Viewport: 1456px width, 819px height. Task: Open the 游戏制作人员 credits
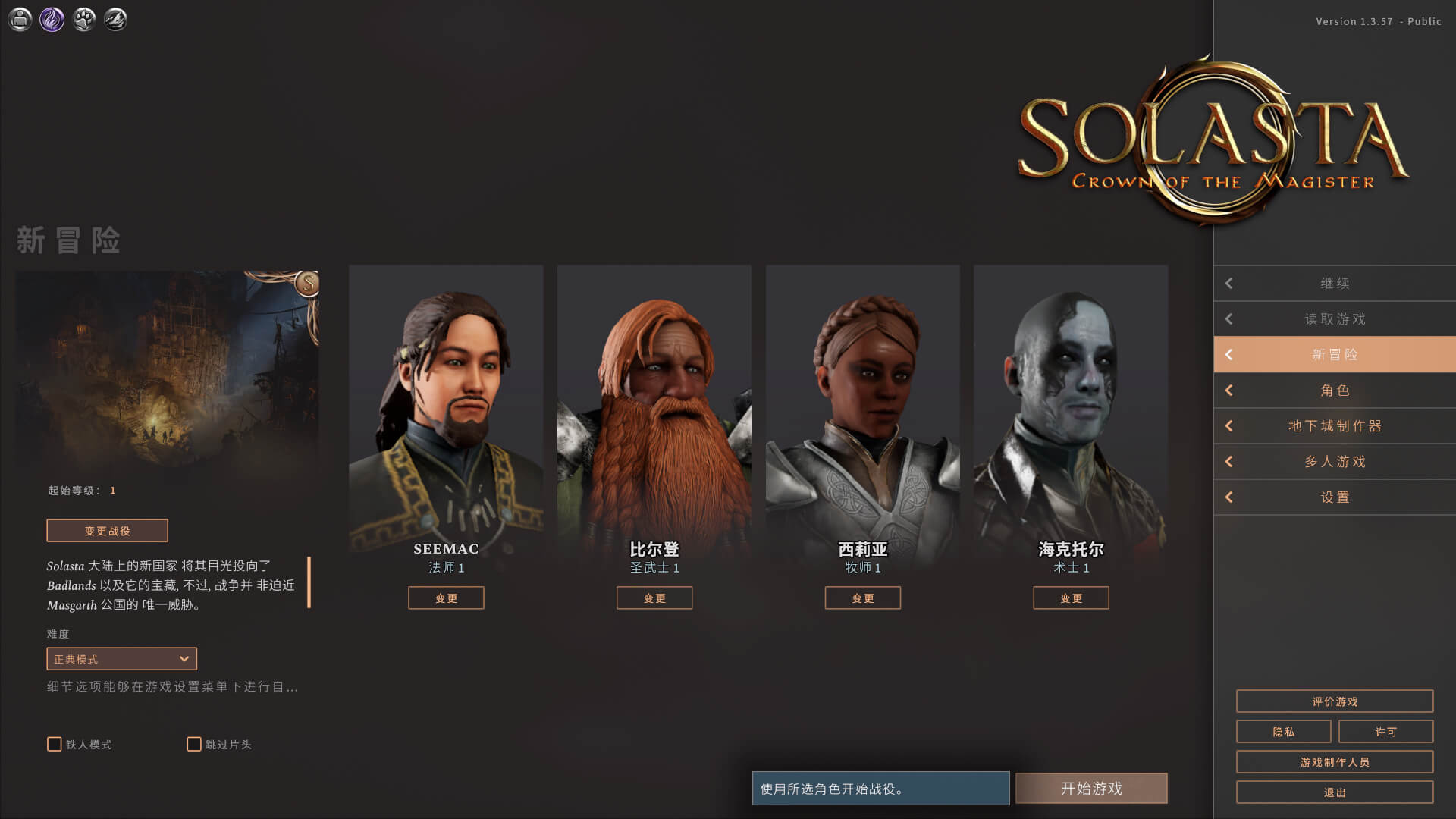pos(1335,762)
